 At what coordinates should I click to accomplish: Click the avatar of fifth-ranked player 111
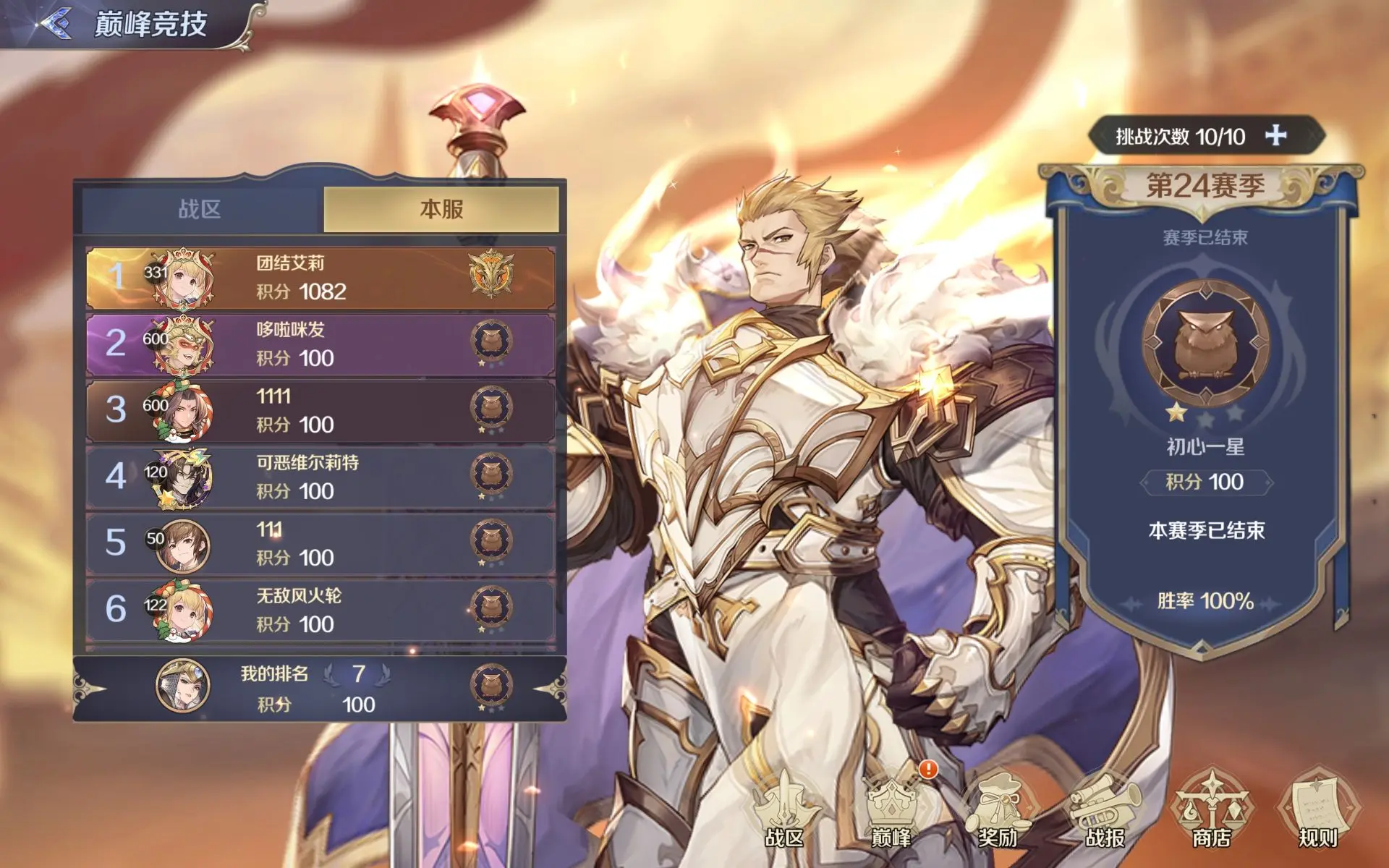tap(183, 545)
